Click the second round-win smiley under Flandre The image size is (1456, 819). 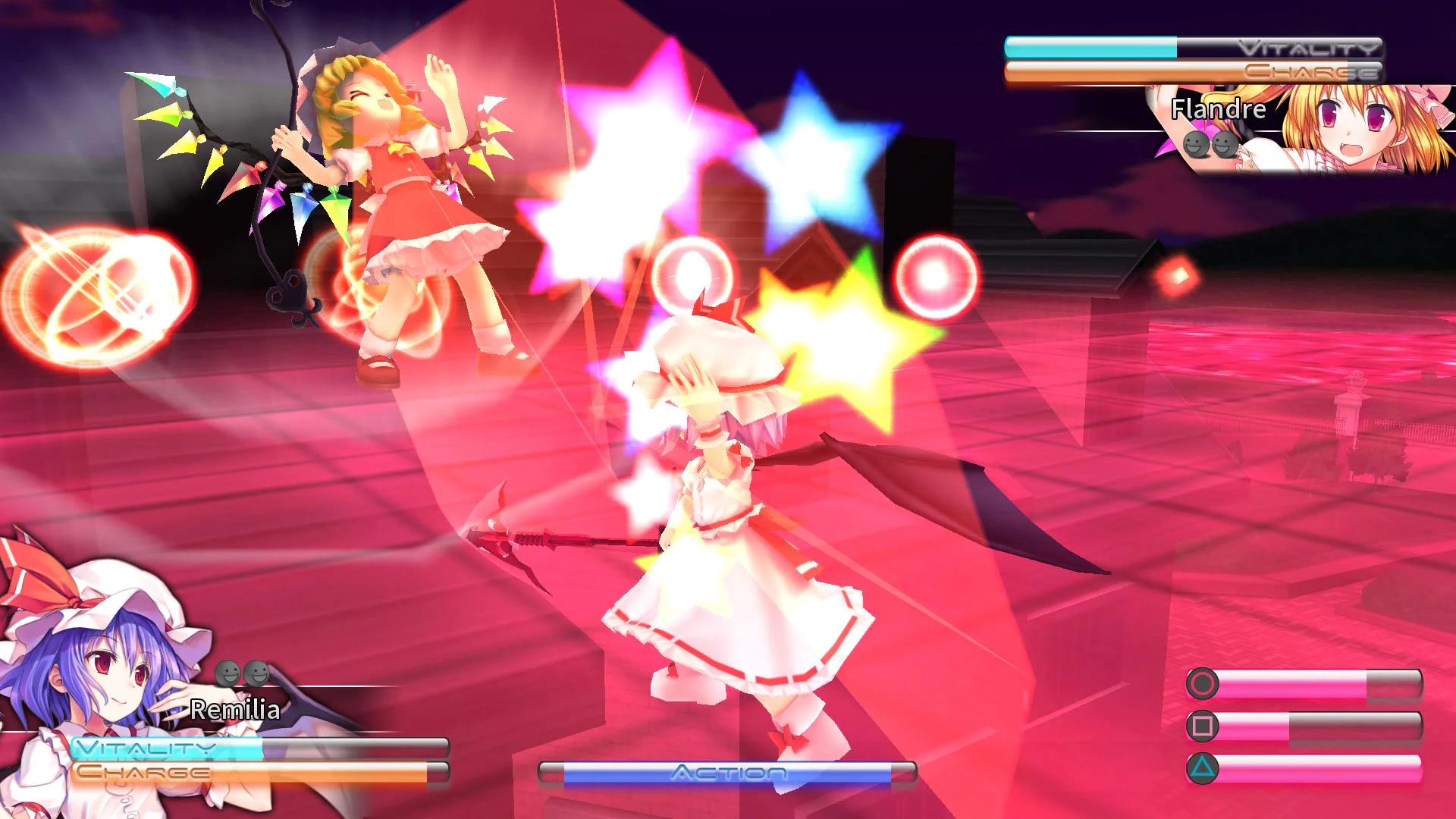pos(1226,144)
